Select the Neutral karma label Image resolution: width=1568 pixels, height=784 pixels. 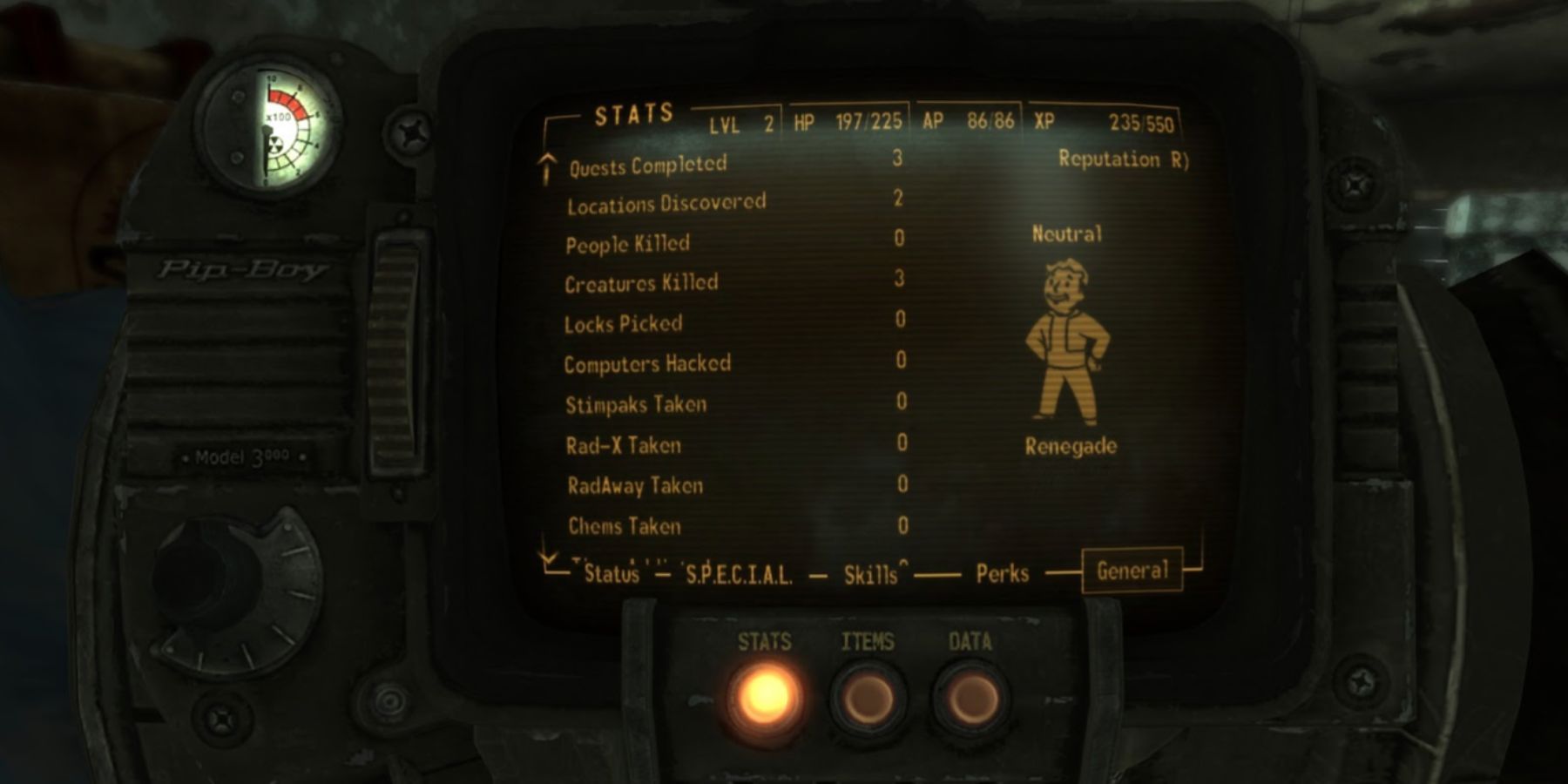(1068, 233)
